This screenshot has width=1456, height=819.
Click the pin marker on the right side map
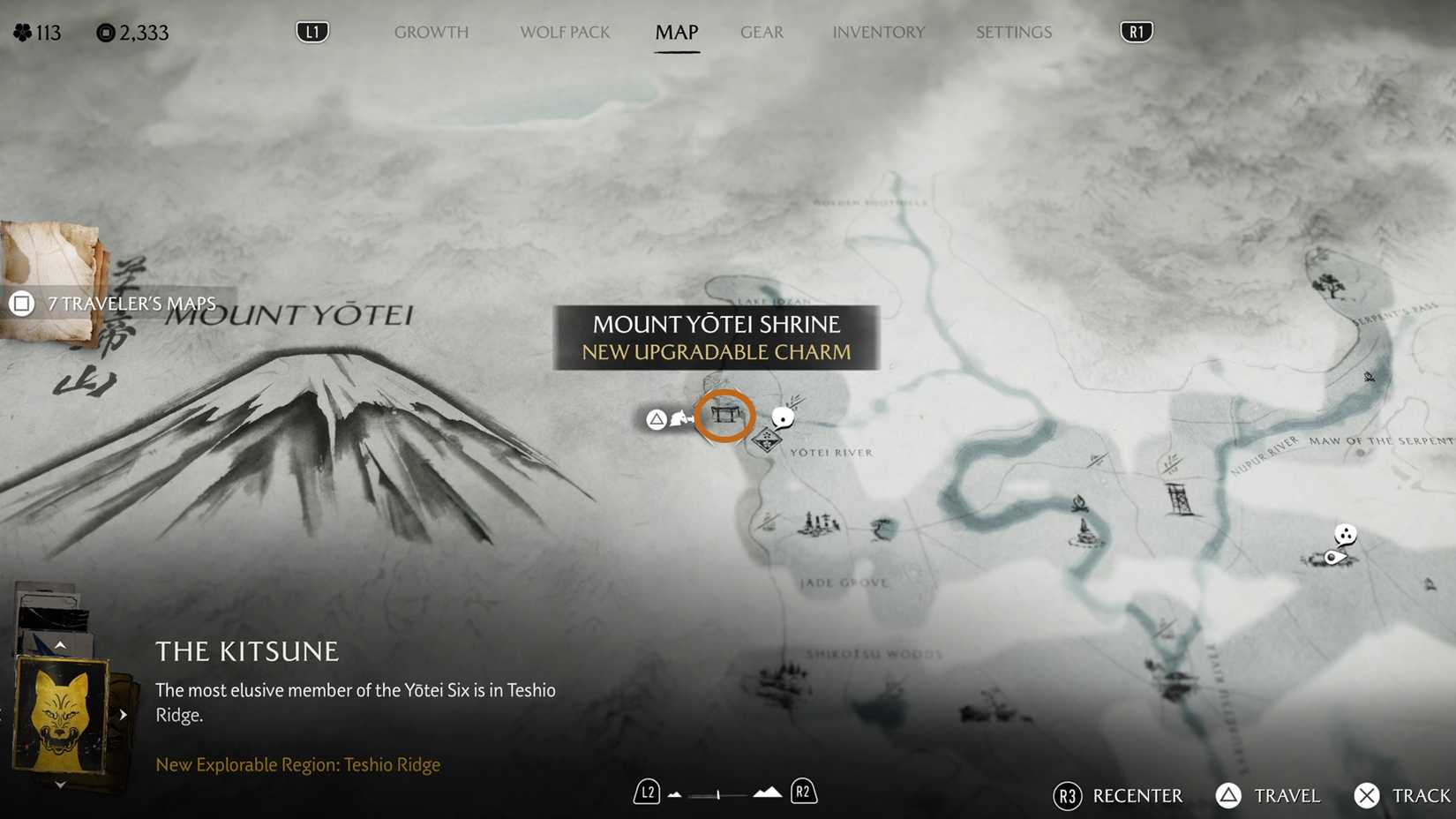(1334, 556)
